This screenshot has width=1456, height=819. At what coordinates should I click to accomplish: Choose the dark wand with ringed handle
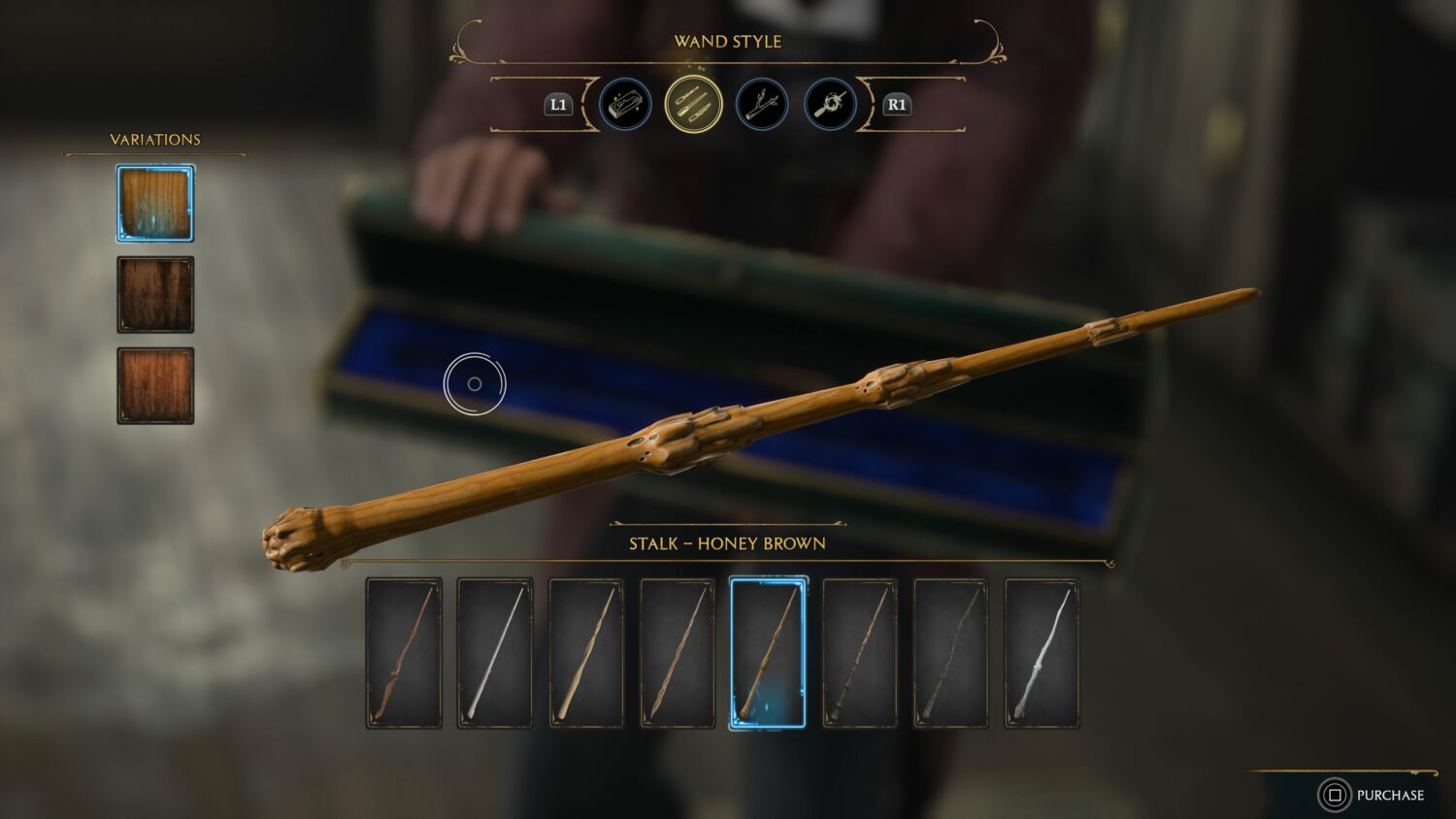(859, 653)
